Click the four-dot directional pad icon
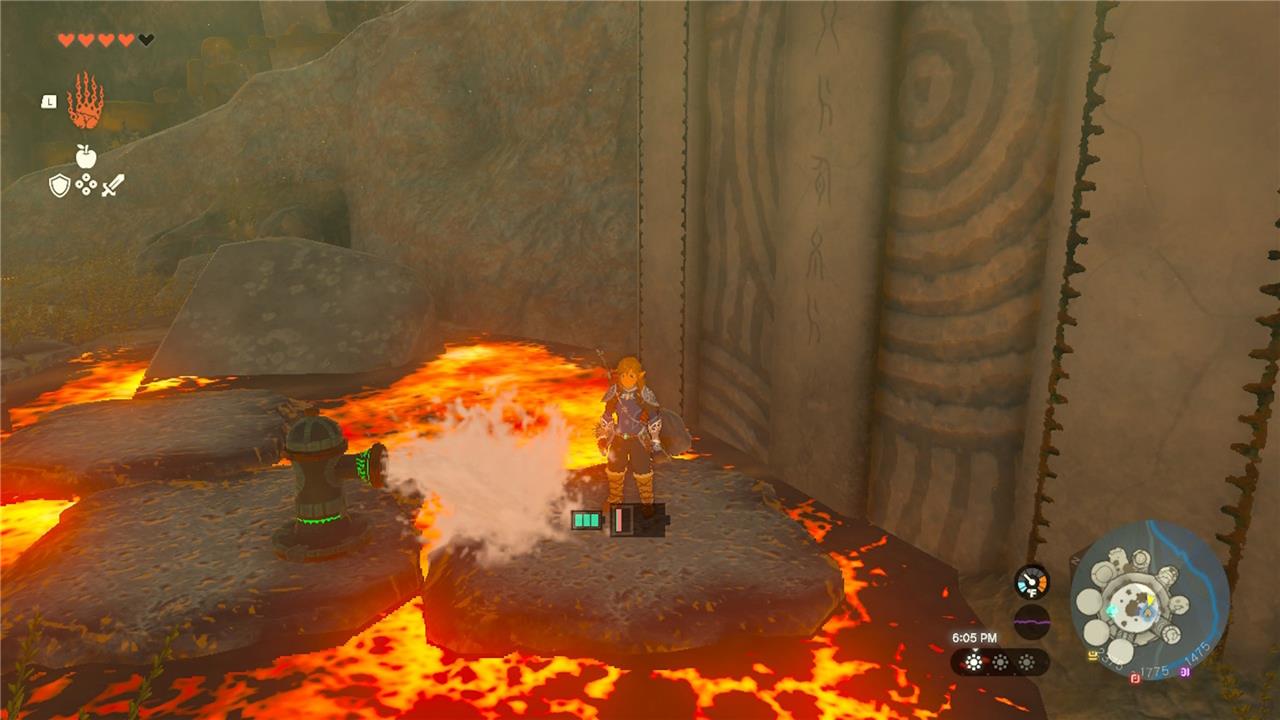1280x720 pixels. pyautogui.click(x=86, y=185)
